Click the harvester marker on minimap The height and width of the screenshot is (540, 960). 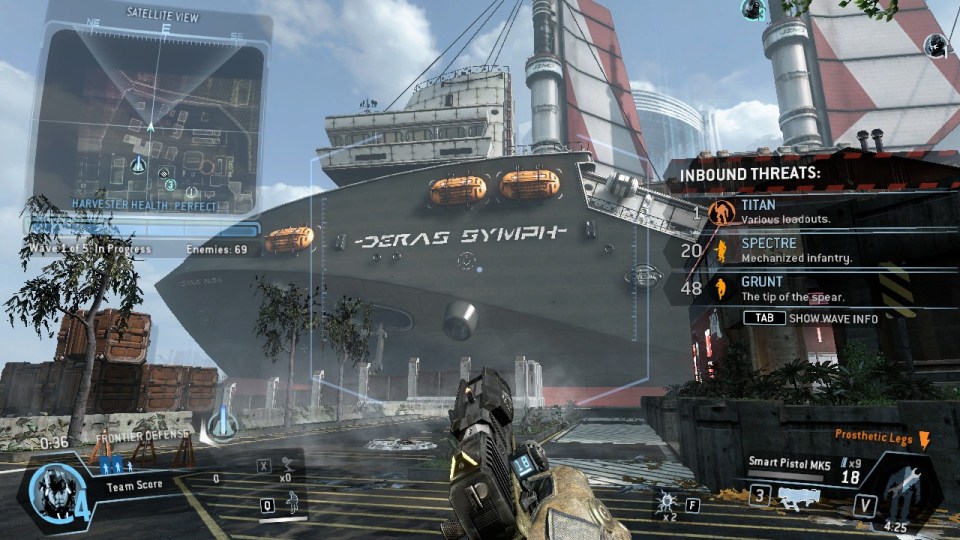pos(140,164)
